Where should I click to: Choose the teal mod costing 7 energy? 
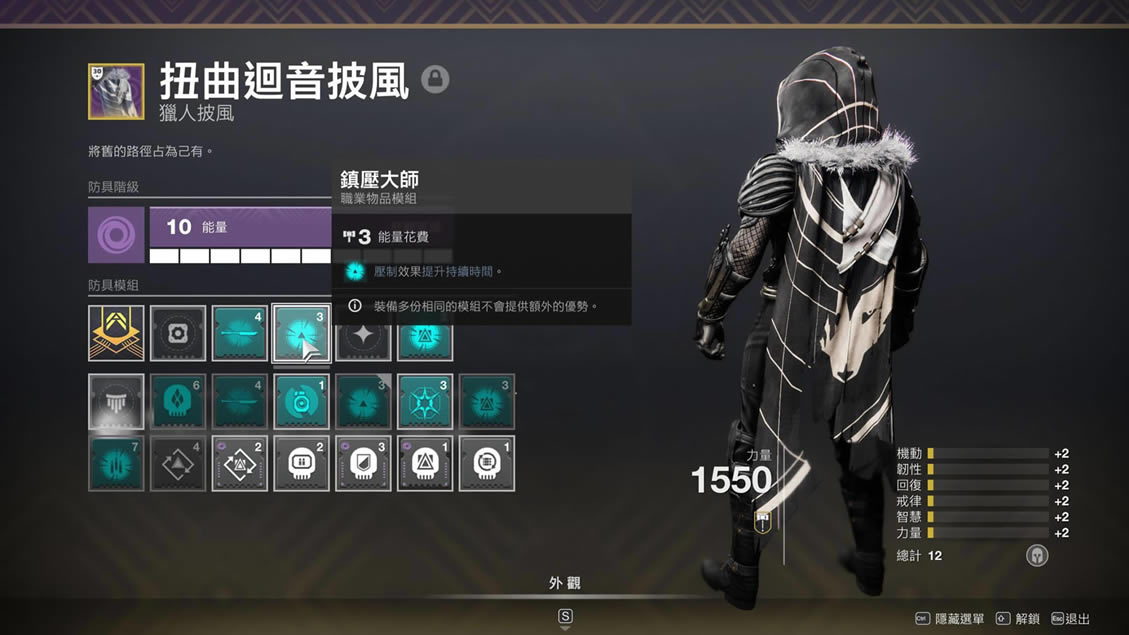tap(116, 463)
